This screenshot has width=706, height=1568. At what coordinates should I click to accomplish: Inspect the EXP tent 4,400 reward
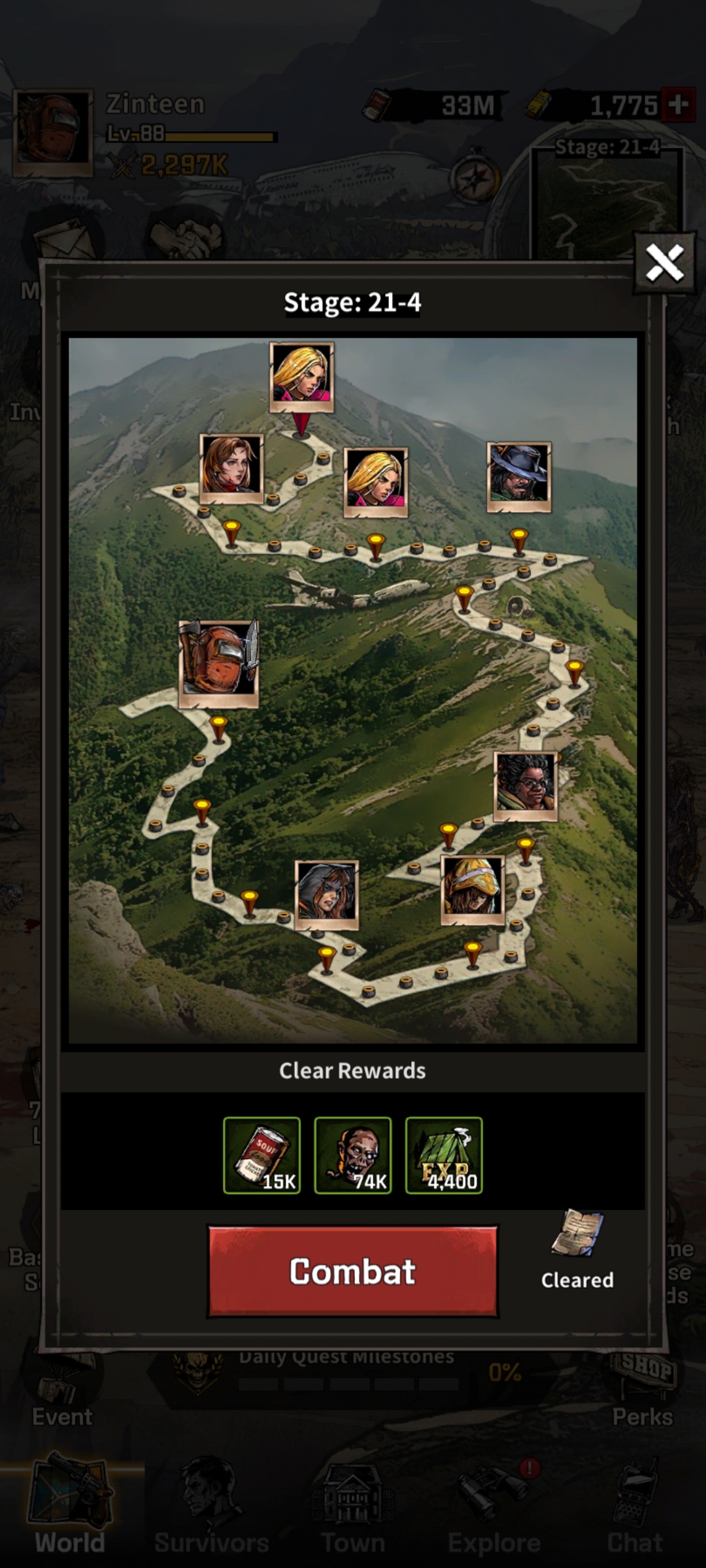pos(444,1155)
